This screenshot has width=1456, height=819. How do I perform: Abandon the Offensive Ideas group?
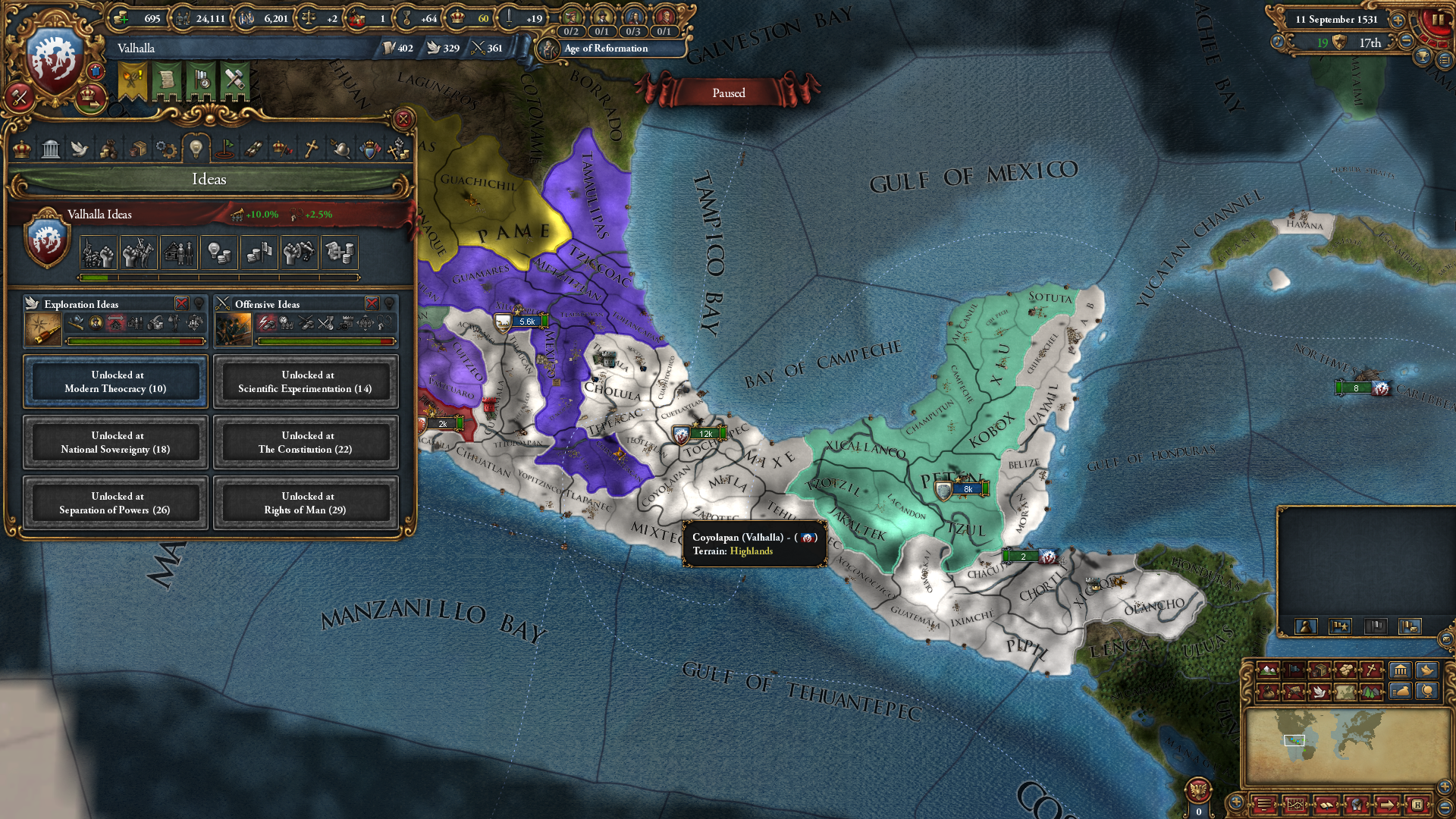tap(372, 303)
